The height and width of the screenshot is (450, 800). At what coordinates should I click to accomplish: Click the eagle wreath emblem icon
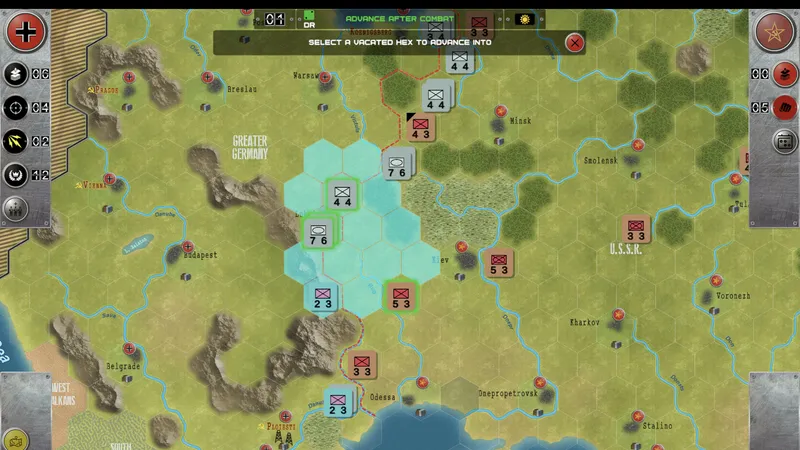tap(16, 175)
